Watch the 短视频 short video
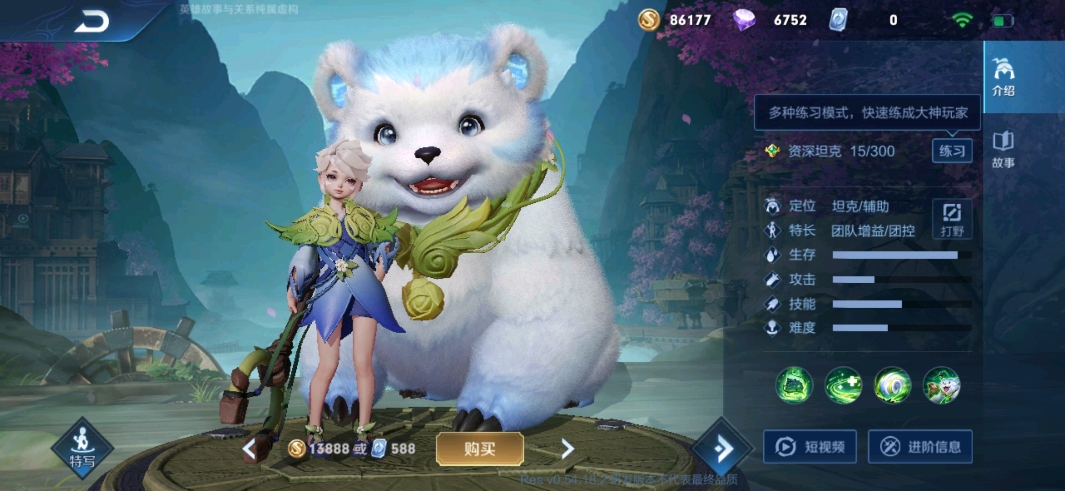 click(x=809, y=447)
